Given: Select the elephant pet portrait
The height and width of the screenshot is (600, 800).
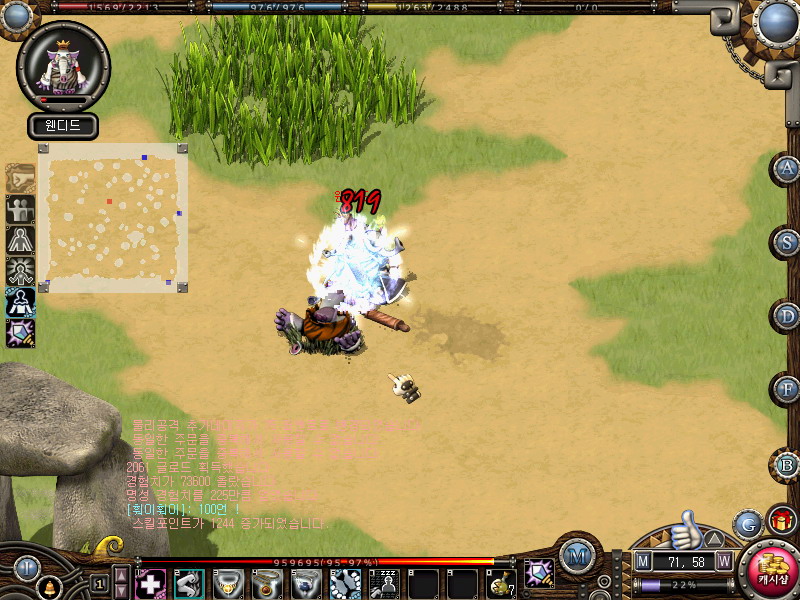Looking at the screenshot, I should click(x=63, y=65).
